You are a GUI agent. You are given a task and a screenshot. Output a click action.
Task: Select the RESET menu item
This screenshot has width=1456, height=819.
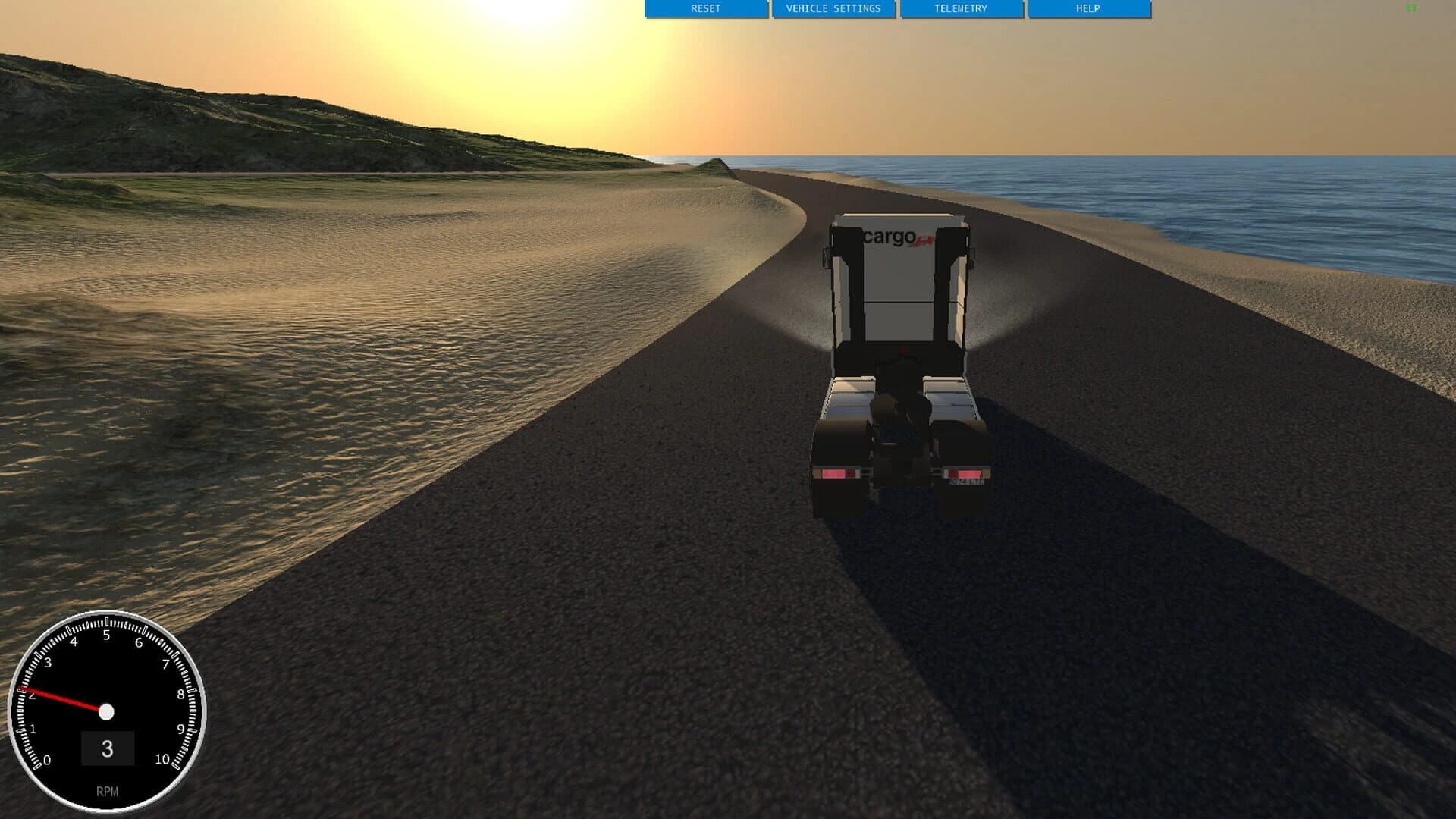pos(705,10)
